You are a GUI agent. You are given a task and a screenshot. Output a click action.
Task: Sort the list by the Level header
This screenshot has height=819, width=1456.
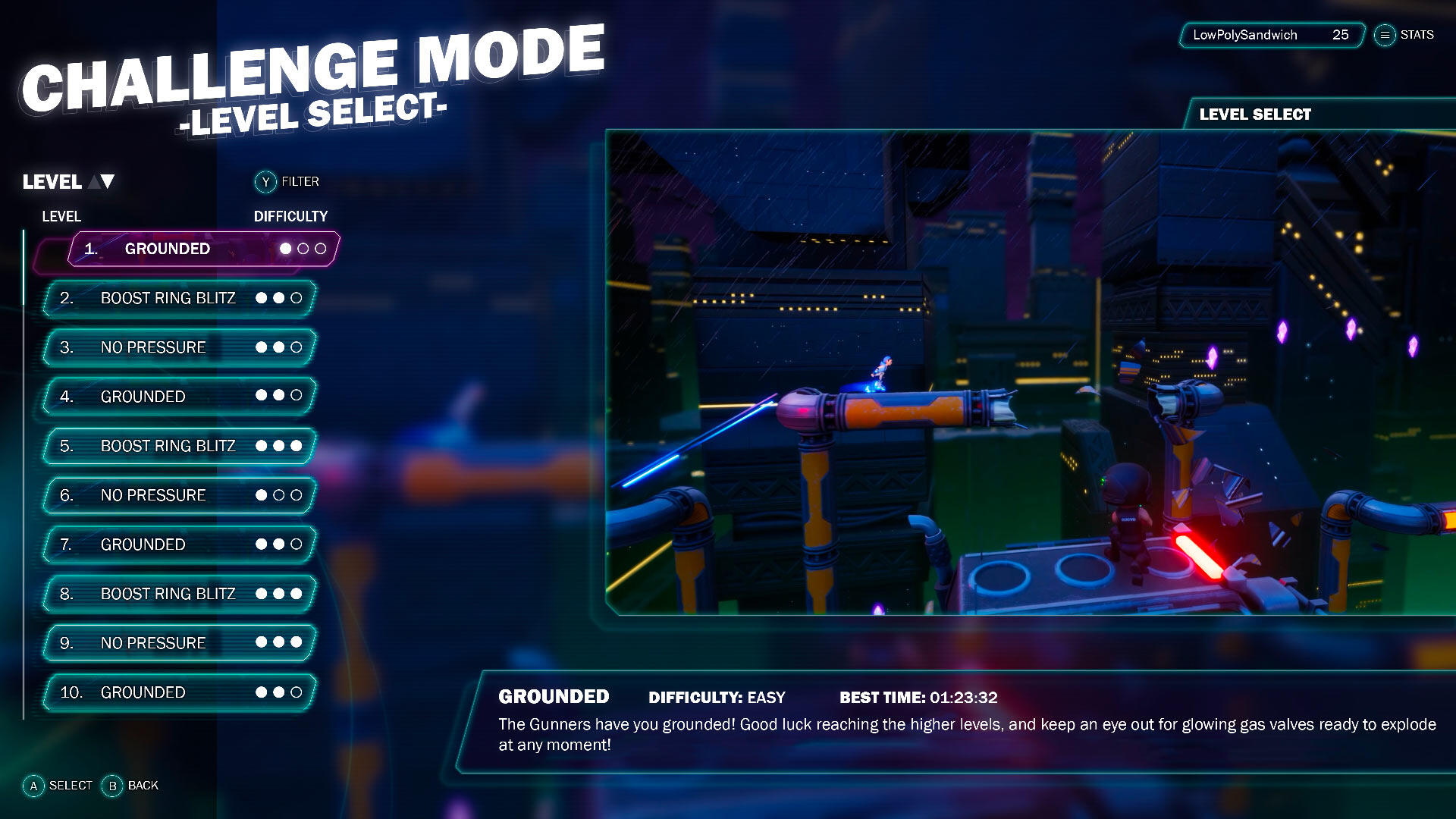click(x=68, y=182)
